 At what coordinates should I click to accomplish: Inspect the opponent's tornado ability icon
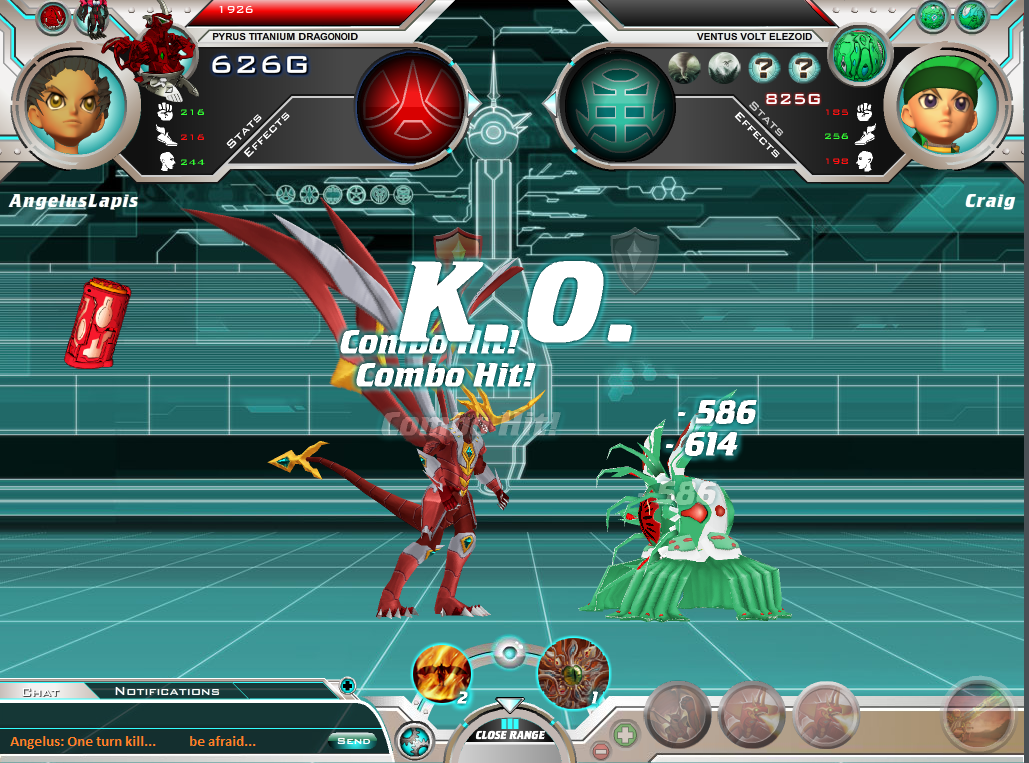(x=684, y=68)
